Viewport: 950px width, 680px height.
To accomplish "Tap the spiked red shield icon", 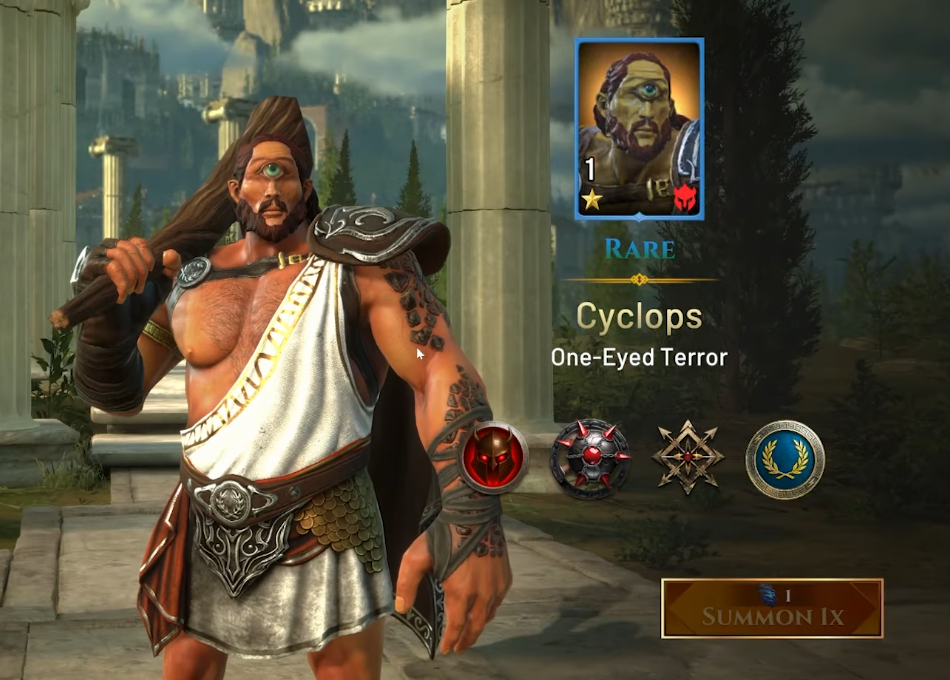I will [x=590, y=459].
